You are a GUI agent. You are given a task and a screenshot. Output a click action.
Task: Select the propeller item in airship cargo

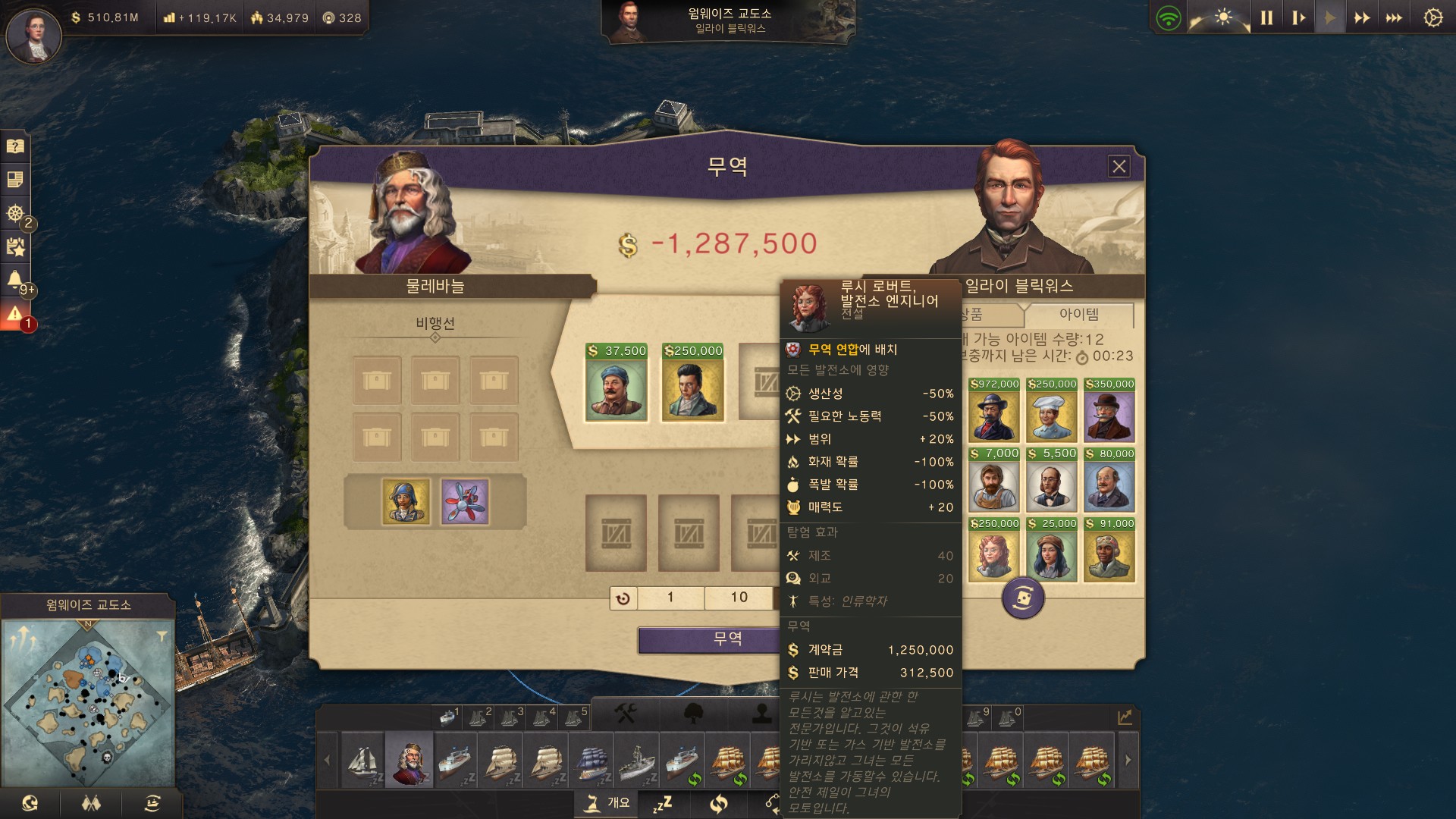pyautogui.click(x=465, y=501)
